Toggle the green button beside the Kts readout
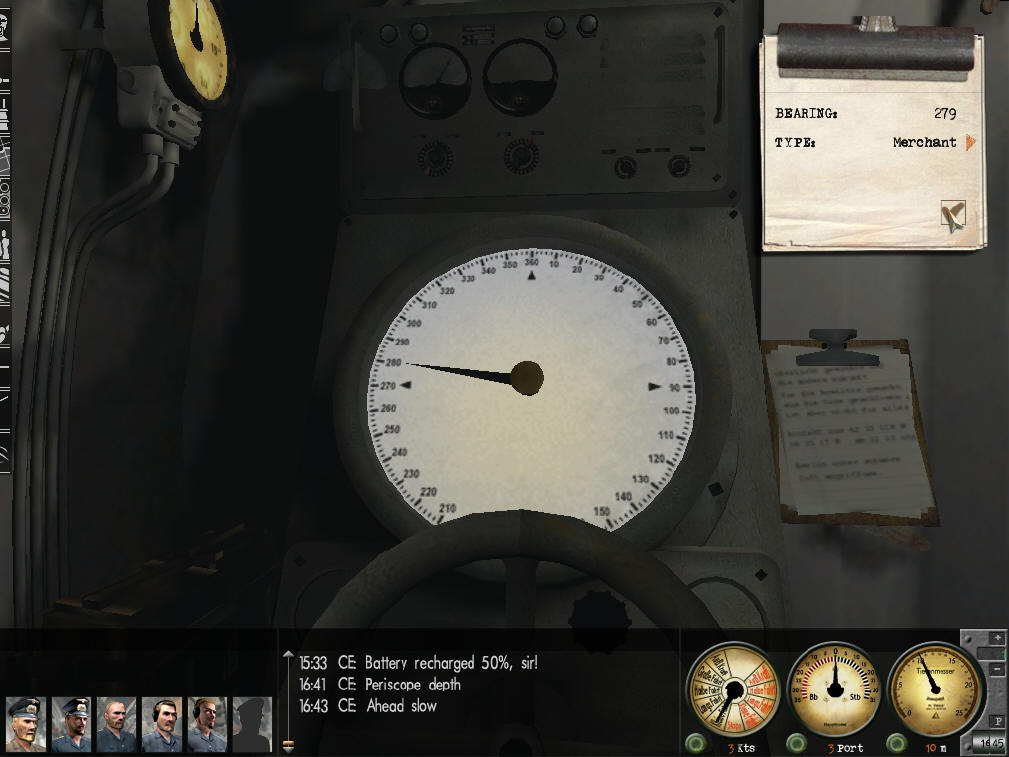 [x=694, y=744]
